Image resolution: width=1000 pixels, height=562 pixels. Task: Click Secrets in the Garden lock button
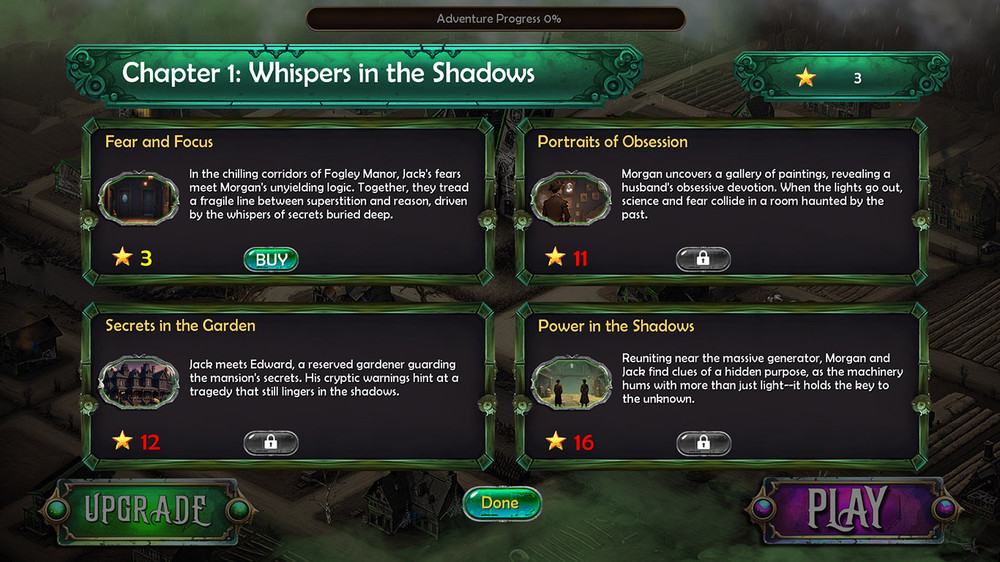[x=271, y=443]
